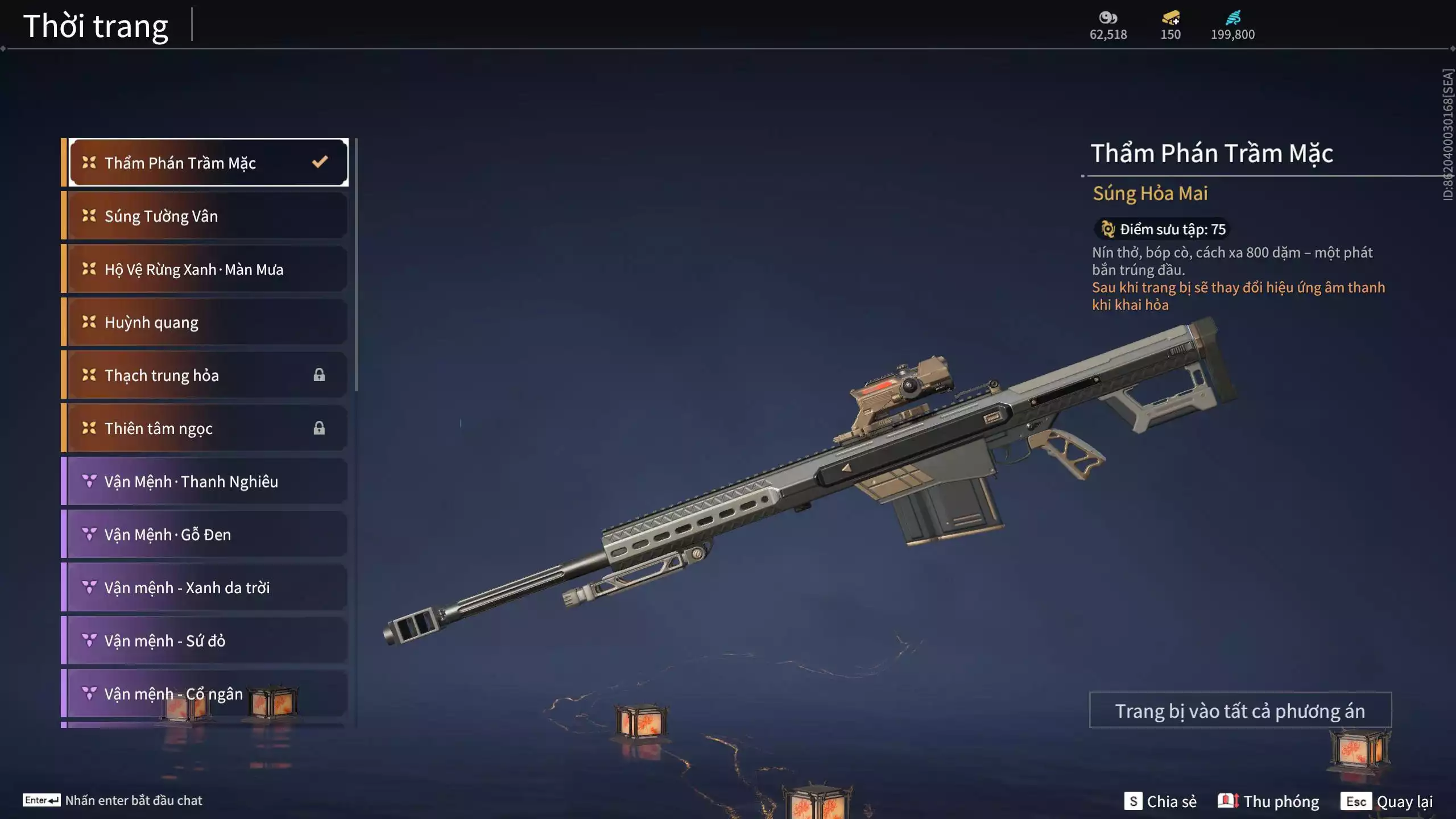Click Trang bị vào tất cả phương án
The height and width of the screenshot is (819, 1456).
coord(1240,710)
